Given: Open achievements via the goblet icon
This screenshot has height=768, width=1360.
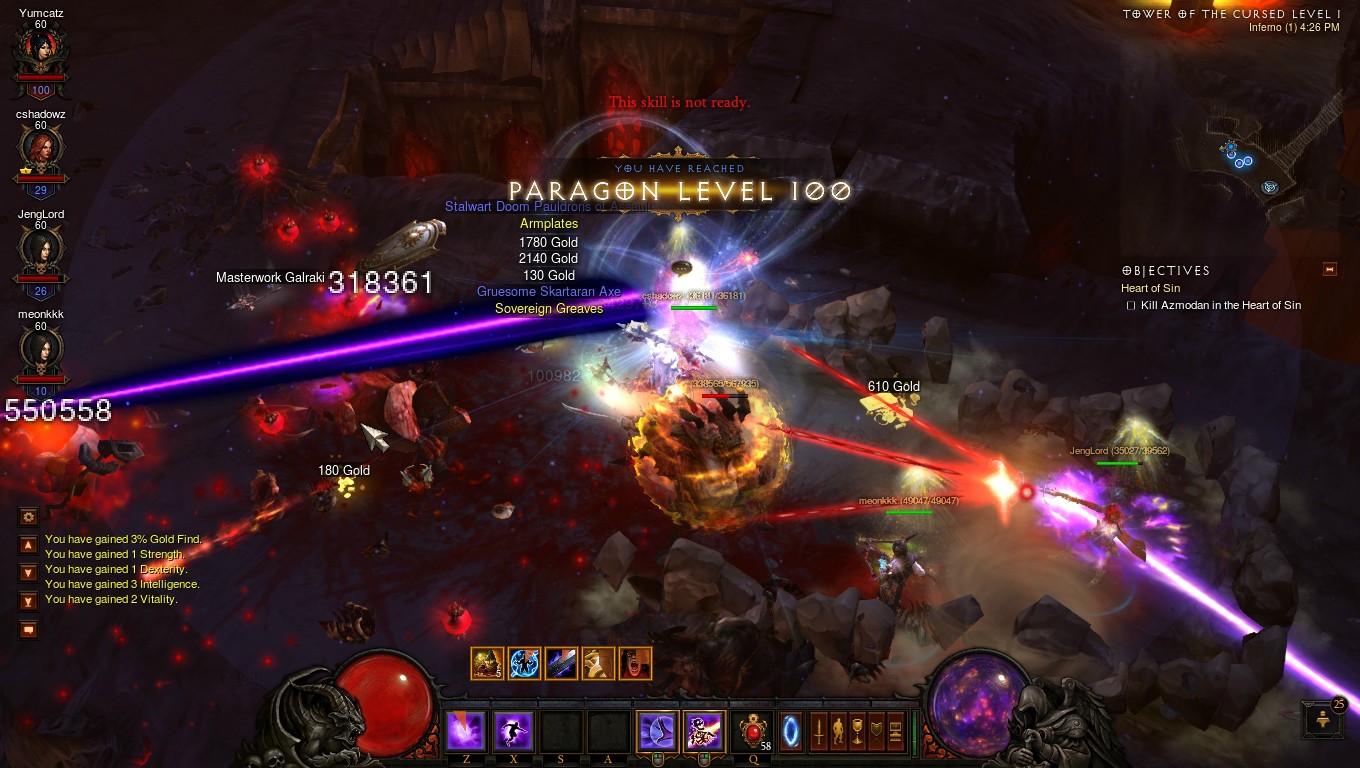Looking at the screenshot, I should point(856,731).
